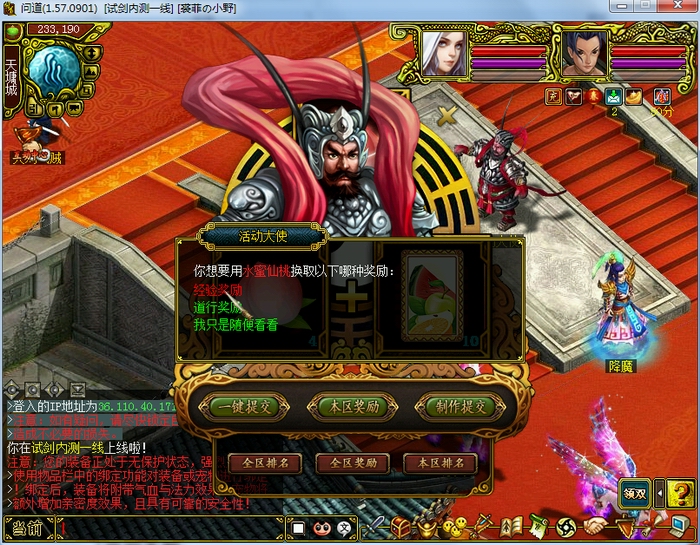
Task: Open the yellow question mark help button
Action: click(x=680, y=493)
